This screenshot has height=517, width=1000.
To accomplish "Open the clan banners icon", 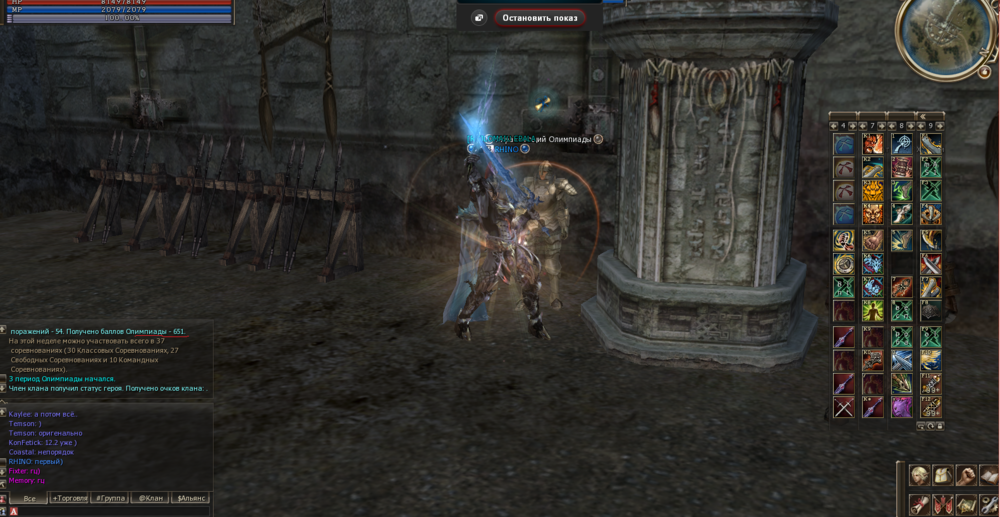I will (x=942, y=504).
